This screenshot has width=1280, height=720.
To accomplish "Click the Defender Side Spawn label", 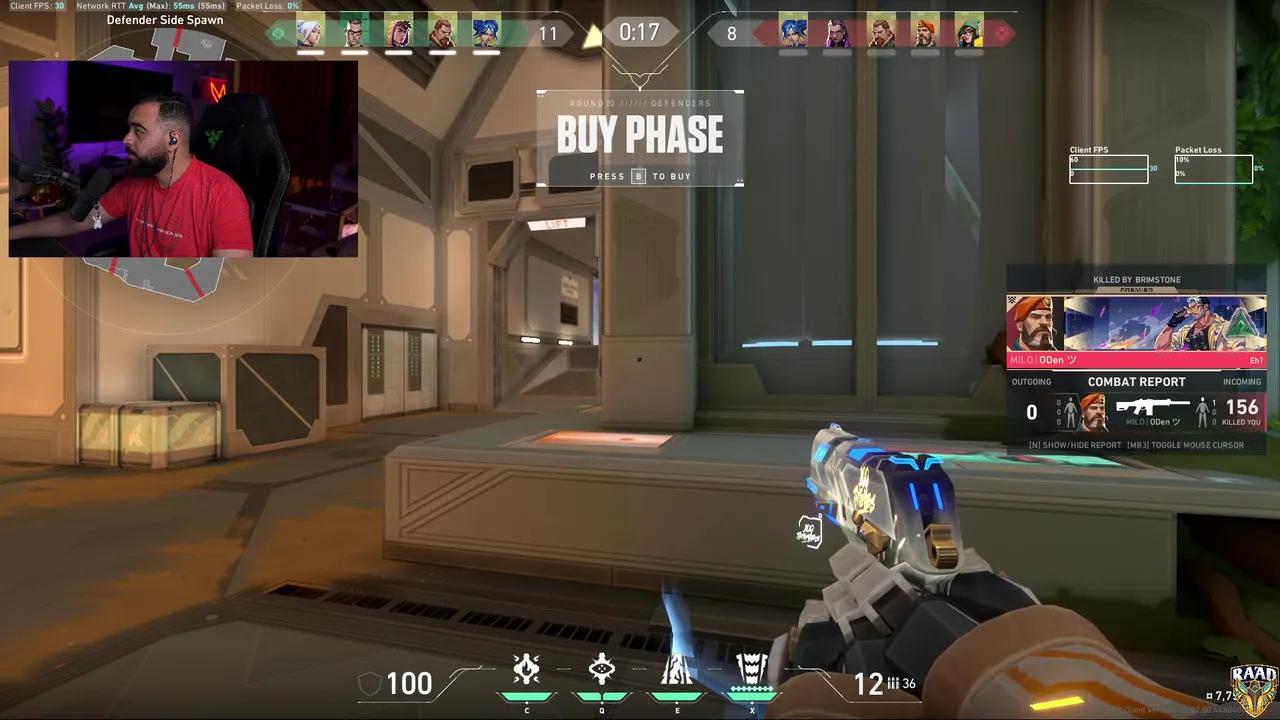I will tap(166, 19).
